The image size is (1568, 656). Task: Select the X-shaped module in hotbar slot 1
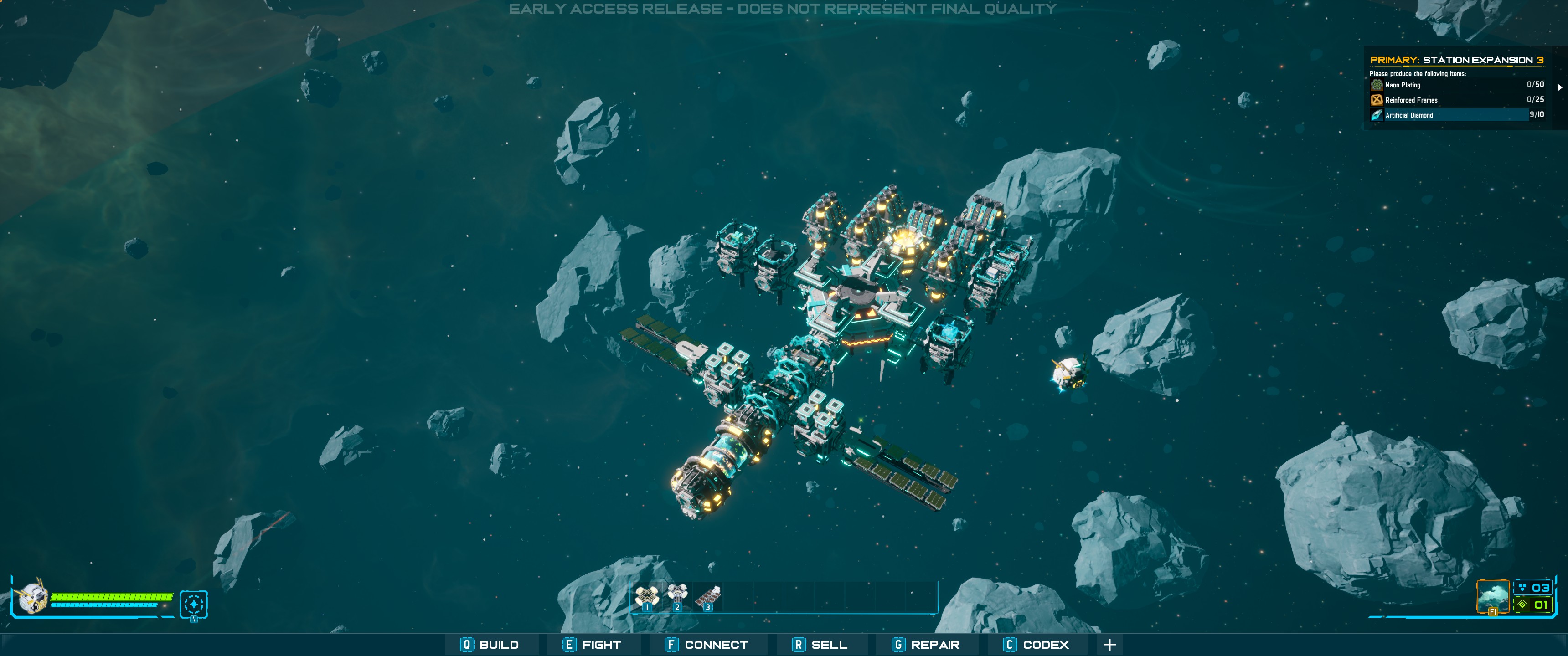tap(646, 596)
